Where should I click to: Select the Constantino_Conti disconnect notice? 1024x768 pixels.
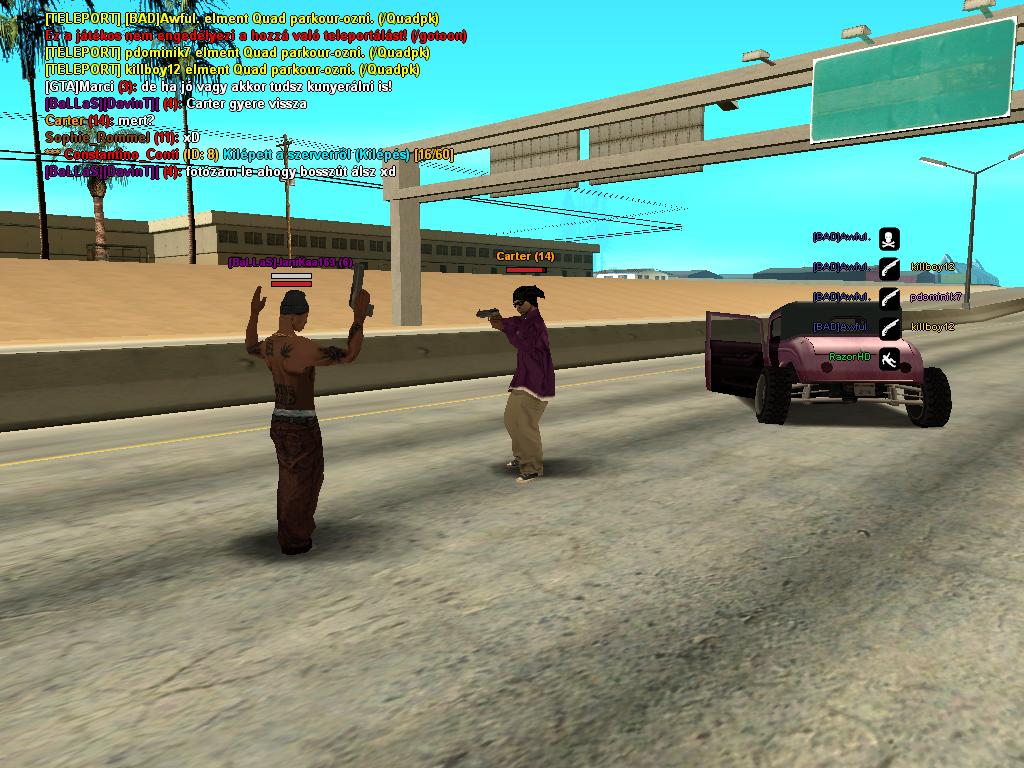(250, 154)
